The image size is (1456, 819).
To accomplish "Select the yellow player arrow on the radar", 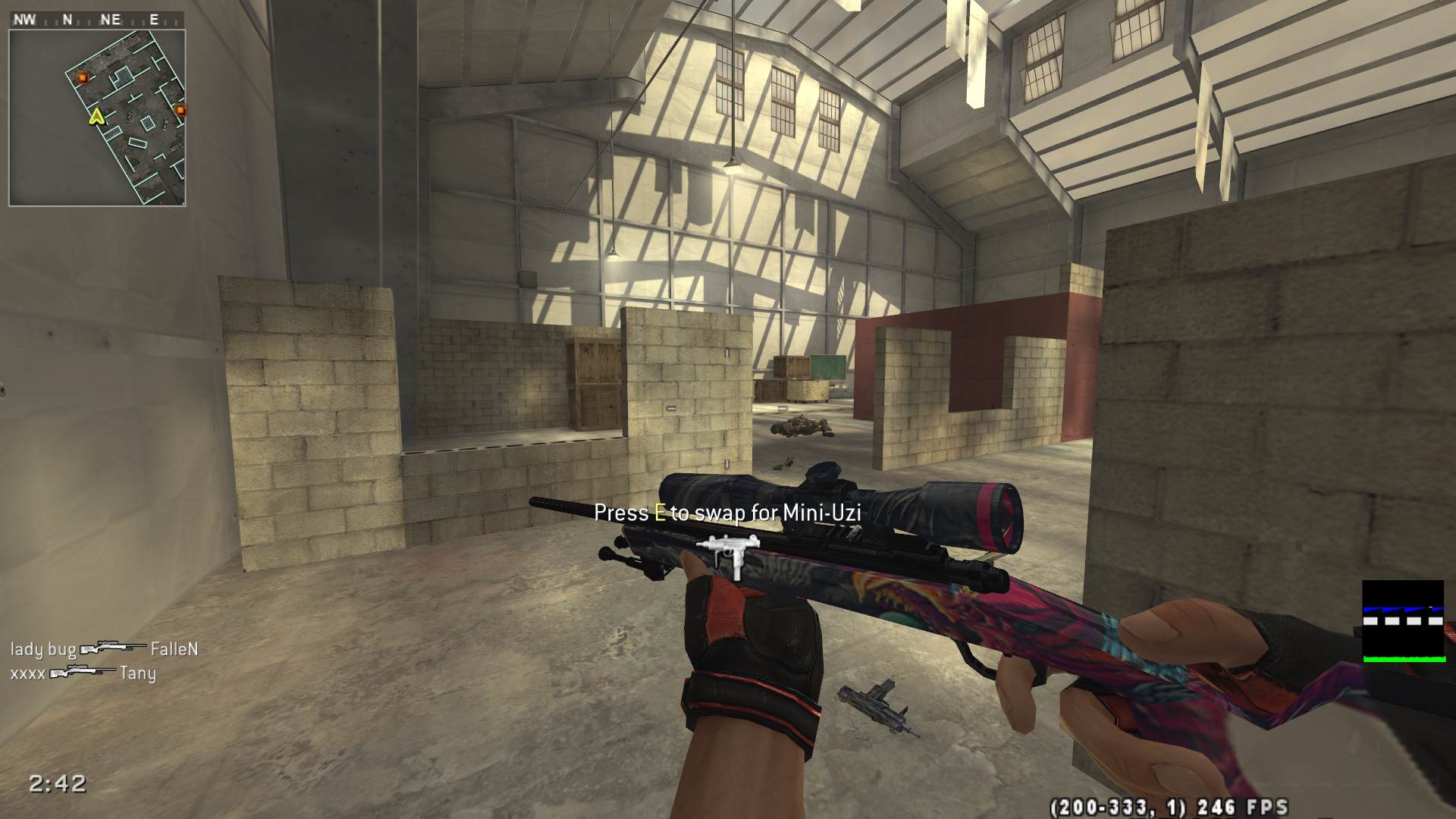I will tap(96, 116).
